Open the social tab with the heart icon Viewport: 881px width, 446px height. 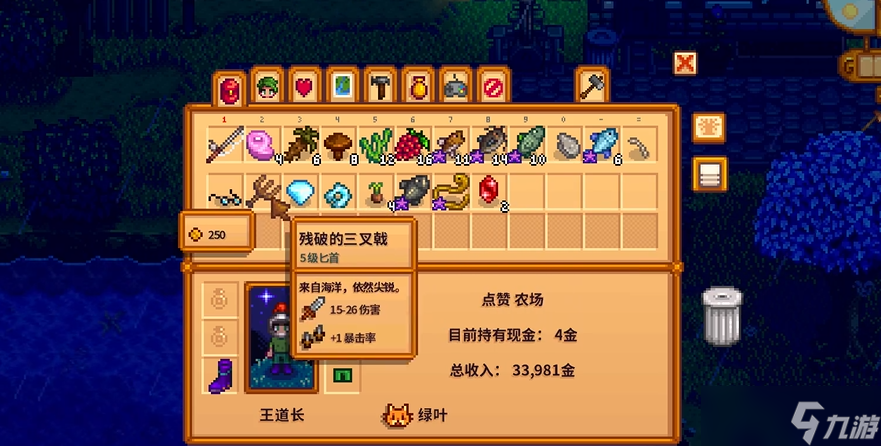pos(303,86)
